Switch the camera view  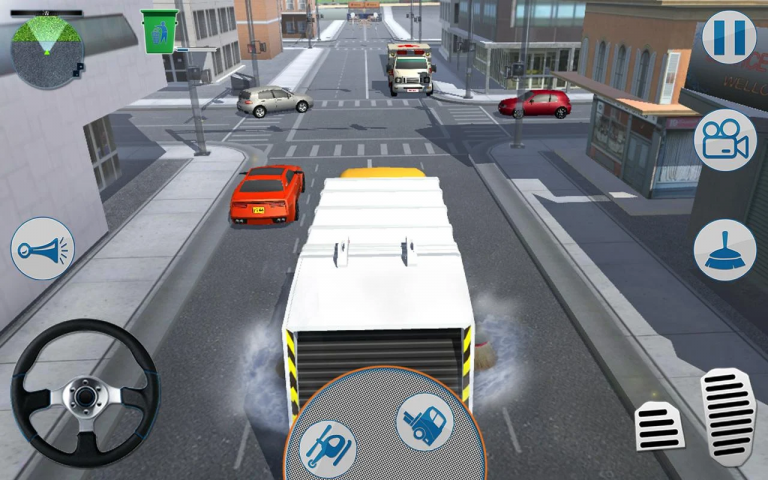tap(724, 140)
